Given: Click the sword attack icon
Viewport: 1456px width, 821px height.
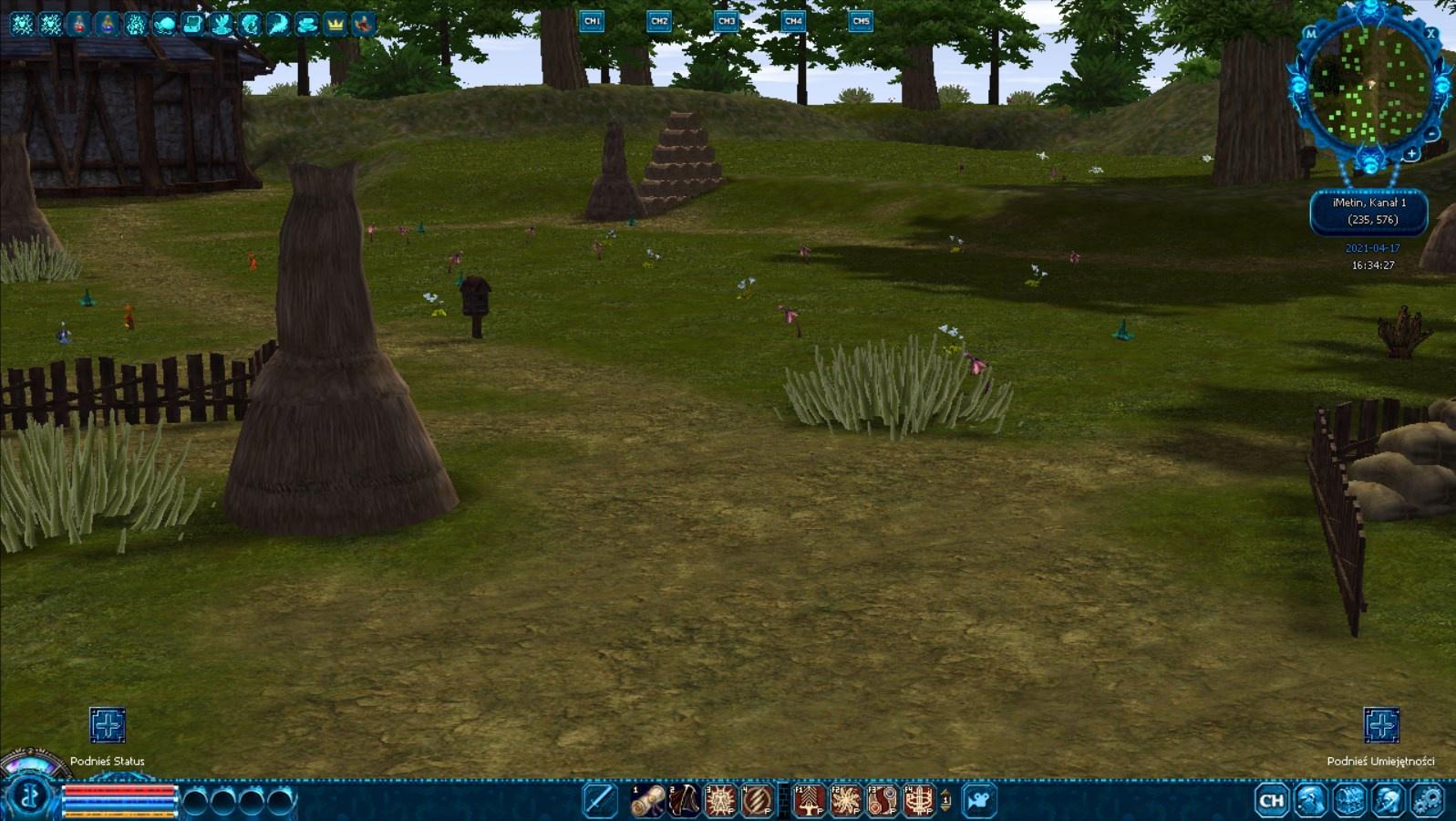Looking at the screenshot, I should tap(599, 801).
